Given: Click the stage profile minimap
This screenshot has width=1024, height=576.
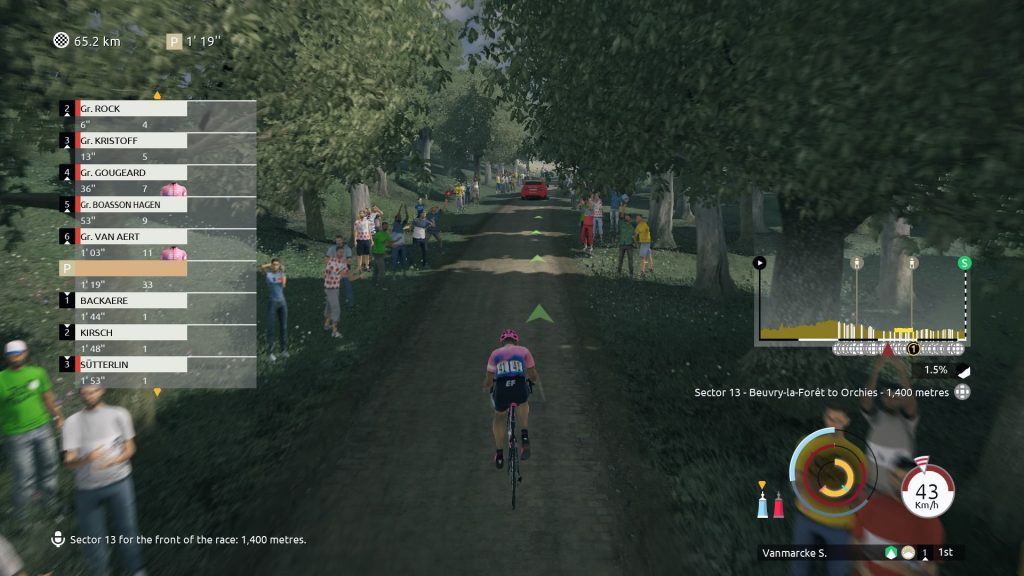Looking at the screenshot, I should coord(862,300).
